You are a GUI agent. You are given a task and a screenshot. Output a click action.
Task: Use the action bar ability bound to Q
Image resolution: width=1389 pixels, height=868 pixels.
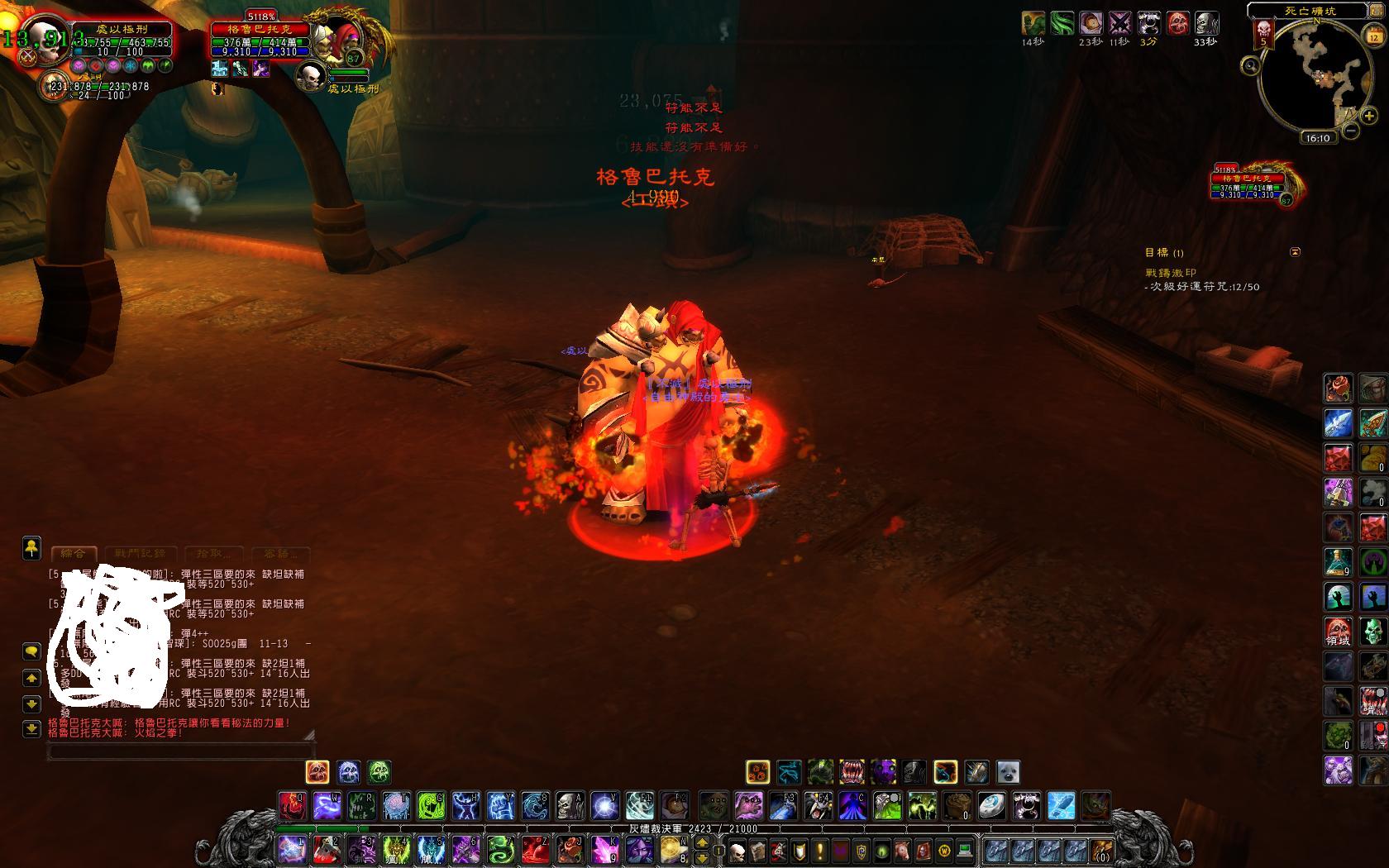pyautogui.click(x=291, y=804)
